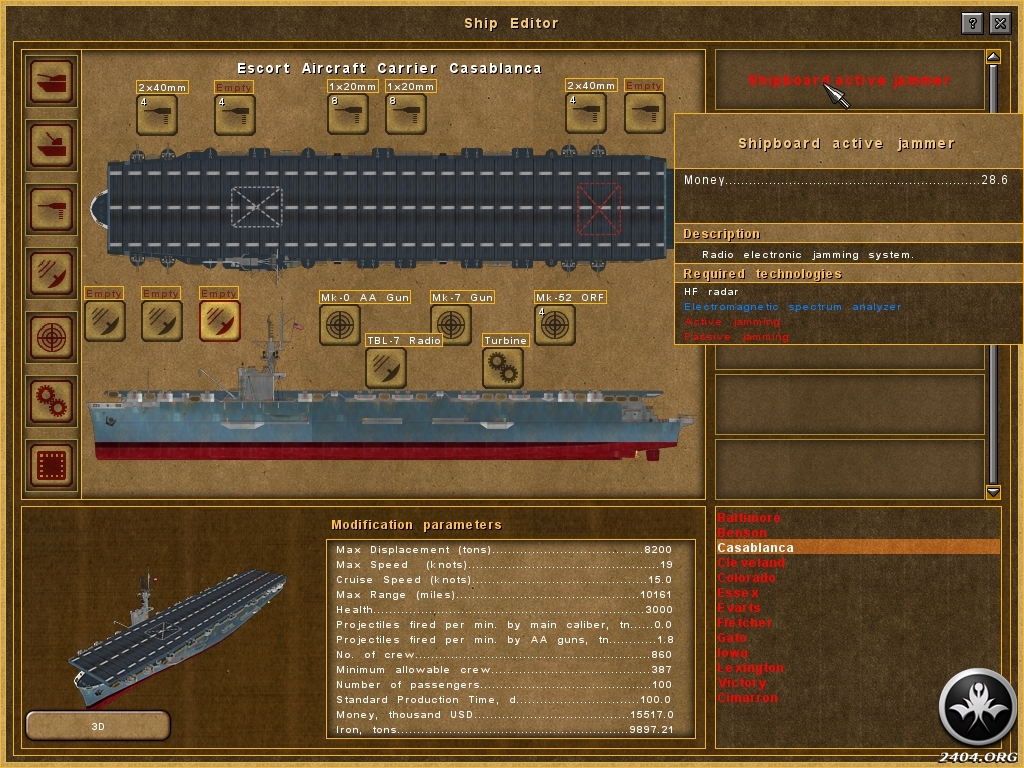Pick Essex from the ship list
Image resolution: width=1024 pixels, height=768 pixels.
click(739, 593)
